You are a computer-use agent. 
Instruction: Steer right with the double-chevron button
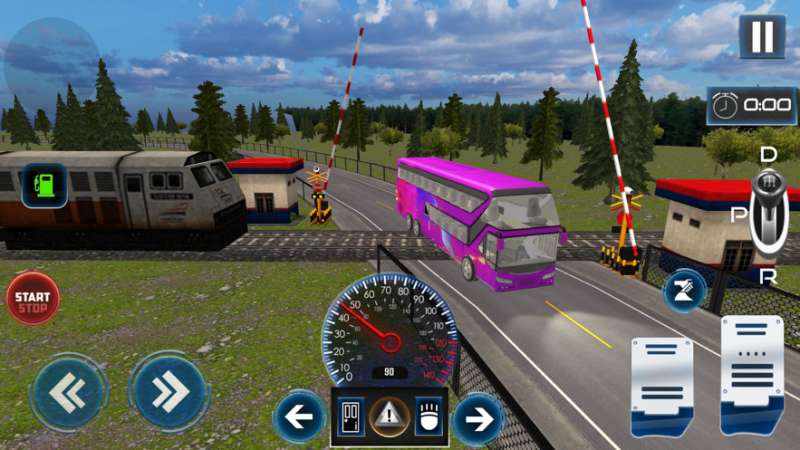coord(168,393)
